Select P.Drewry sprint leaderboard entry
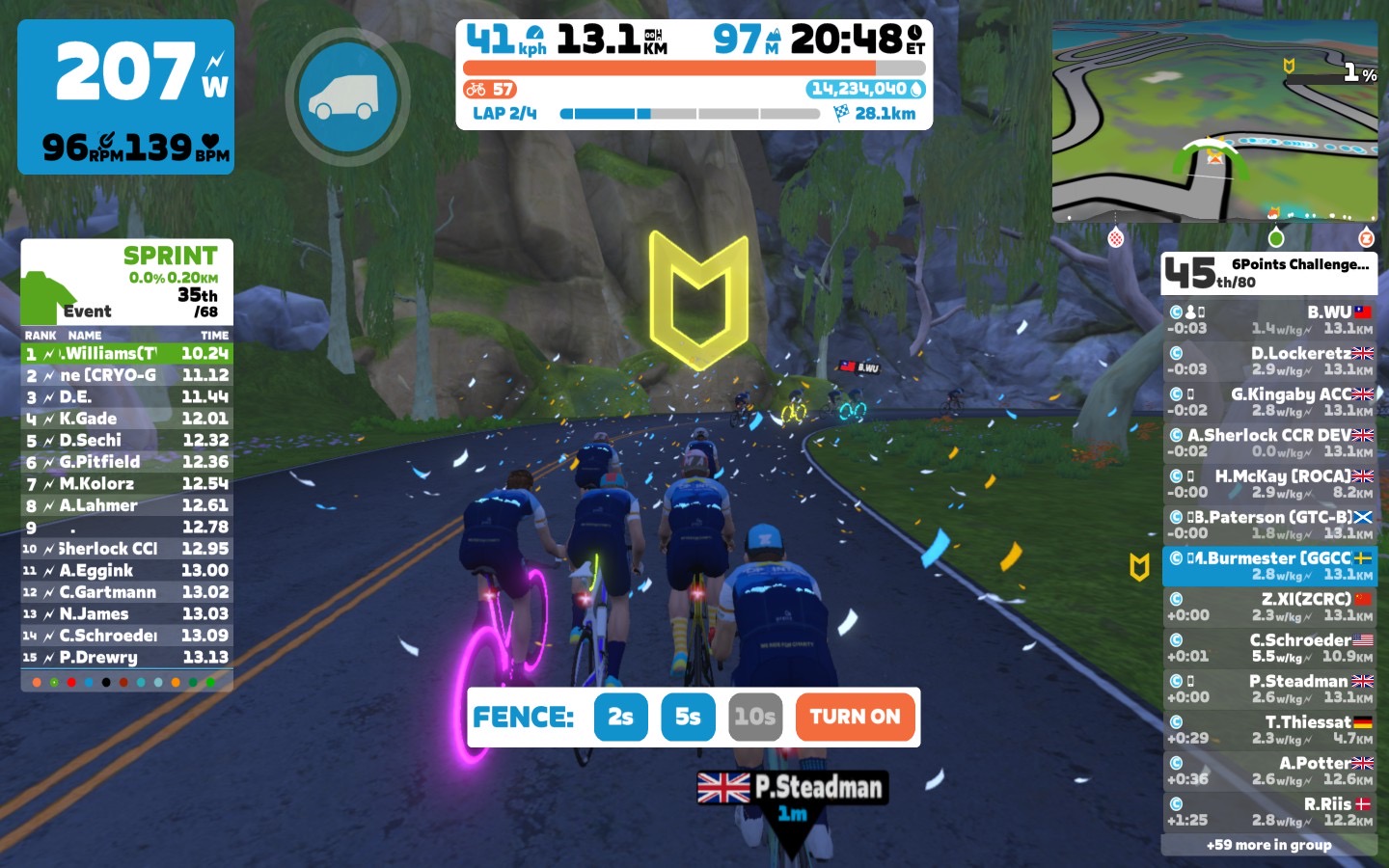This screenshot has height=868, width=1389. [126, 657]
